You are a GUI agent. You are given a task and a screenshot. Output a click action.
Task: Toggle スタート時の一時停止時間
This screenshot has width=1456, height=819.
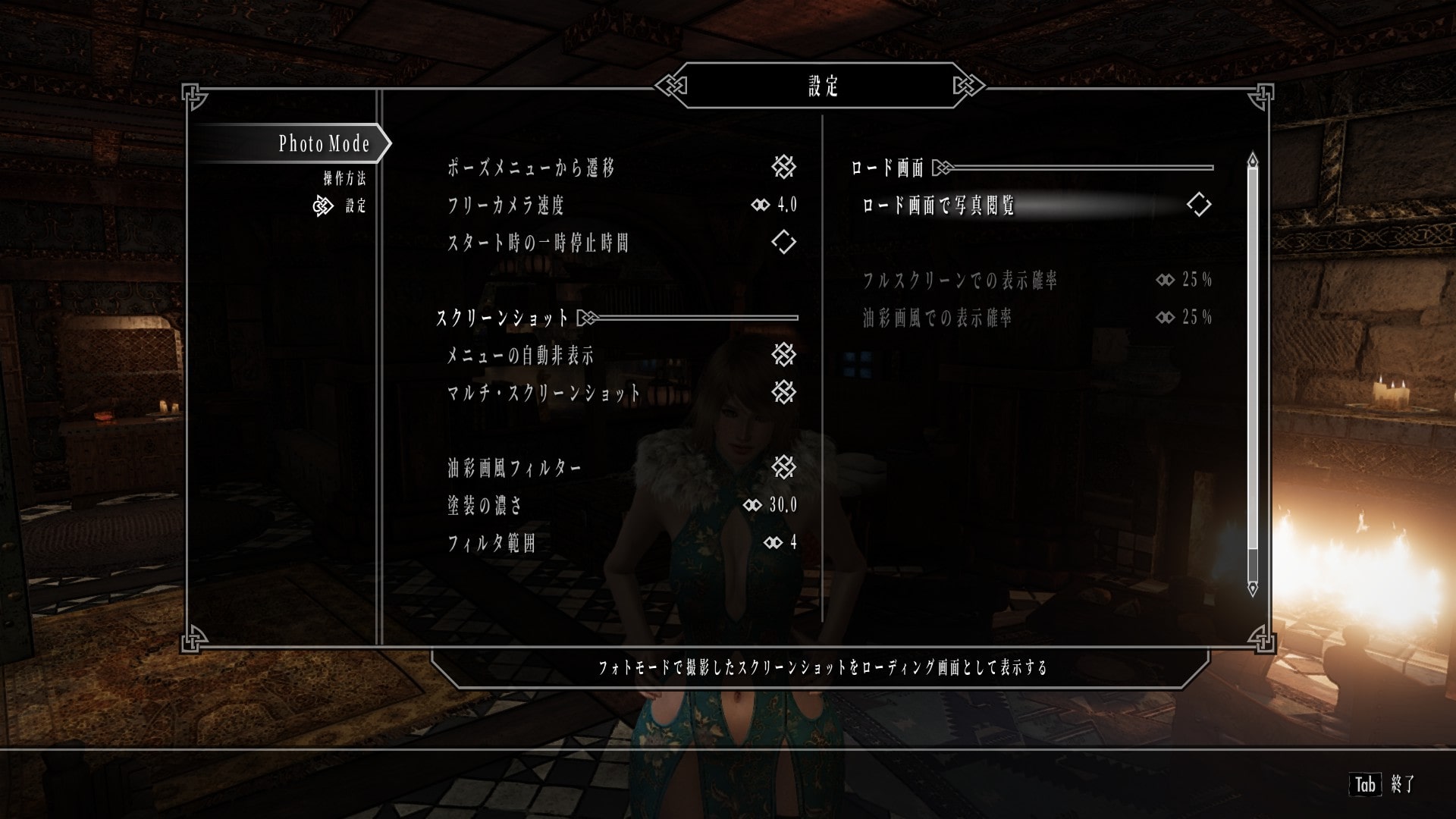pyautogui.click(x=786, y=243)
